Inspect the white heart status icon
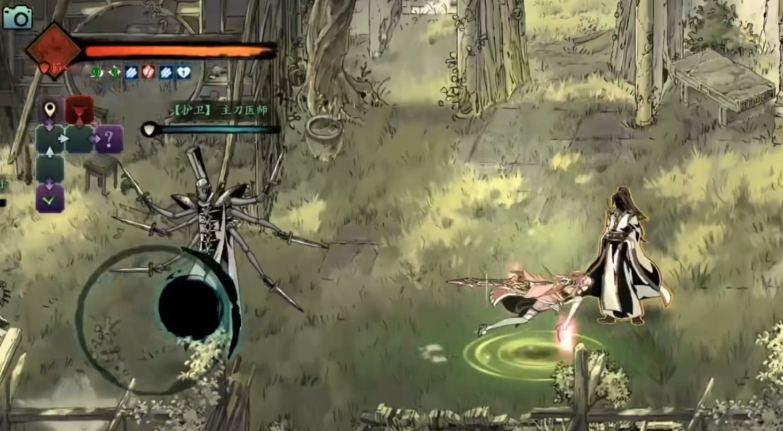Screen dimensions: 783x431 tap(183, 72)
